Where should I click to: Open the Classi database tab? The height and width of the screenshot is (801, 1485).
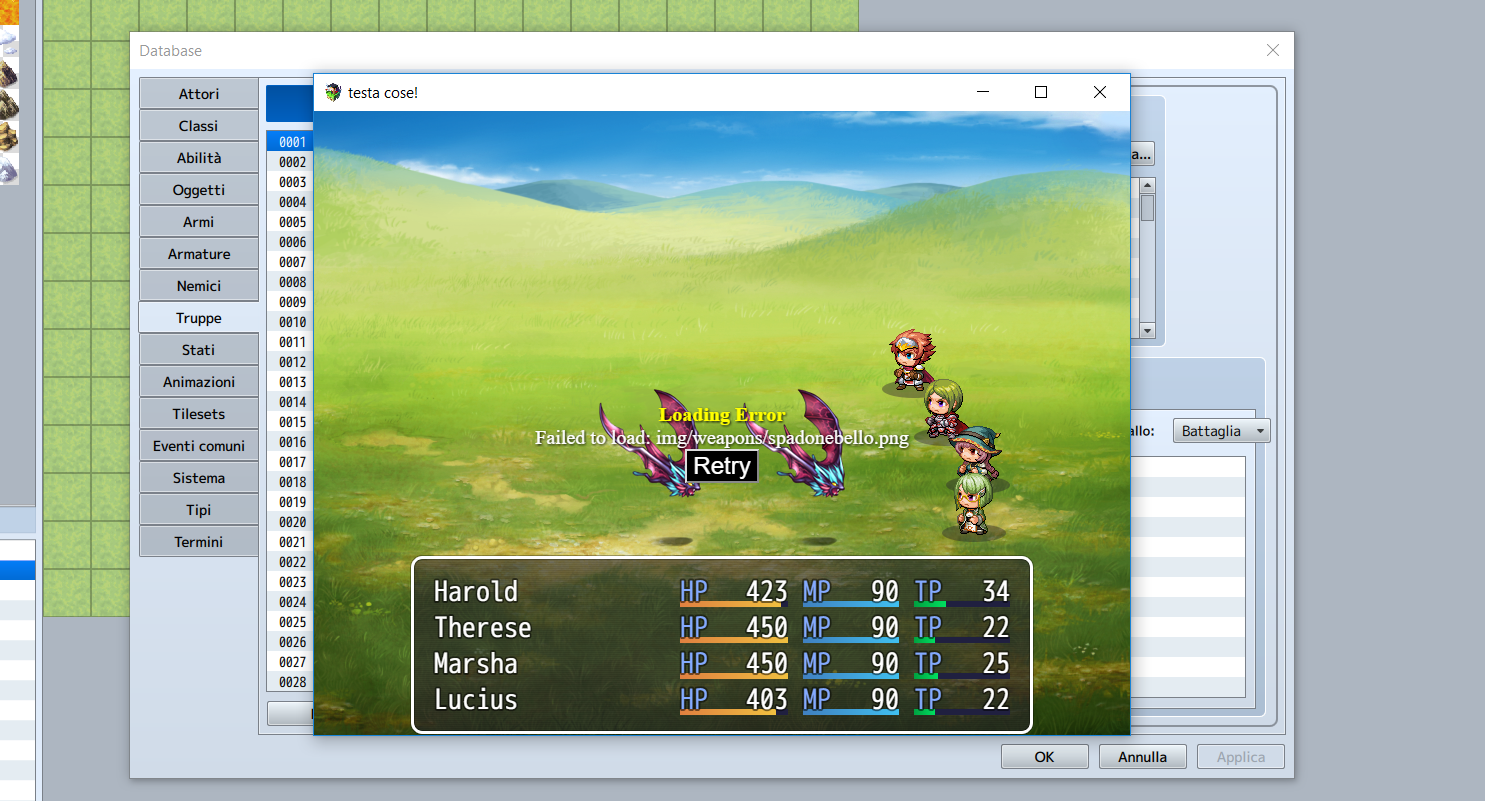point(199,126)
